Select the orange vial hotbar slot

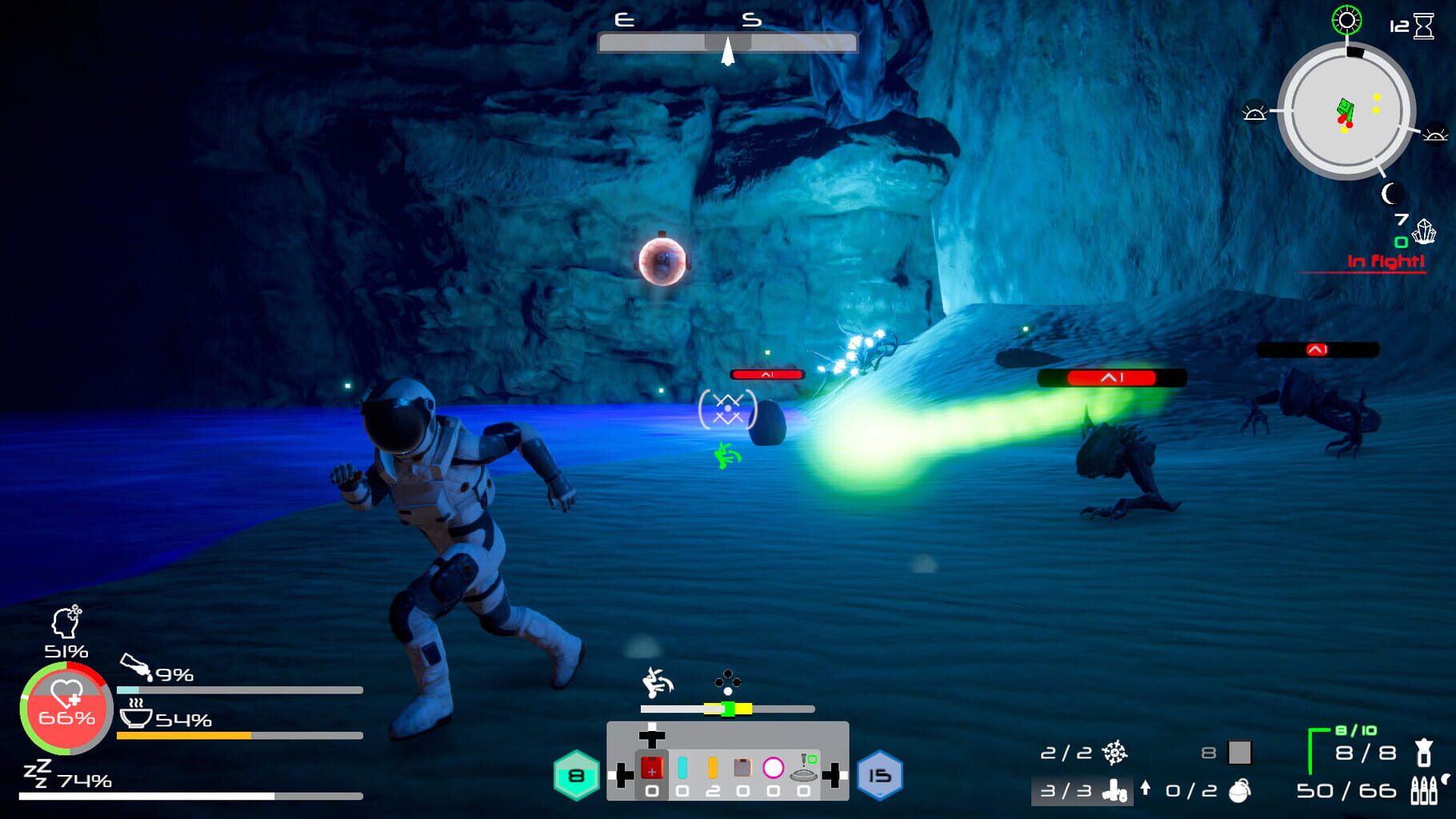click(x=711, y=769)
